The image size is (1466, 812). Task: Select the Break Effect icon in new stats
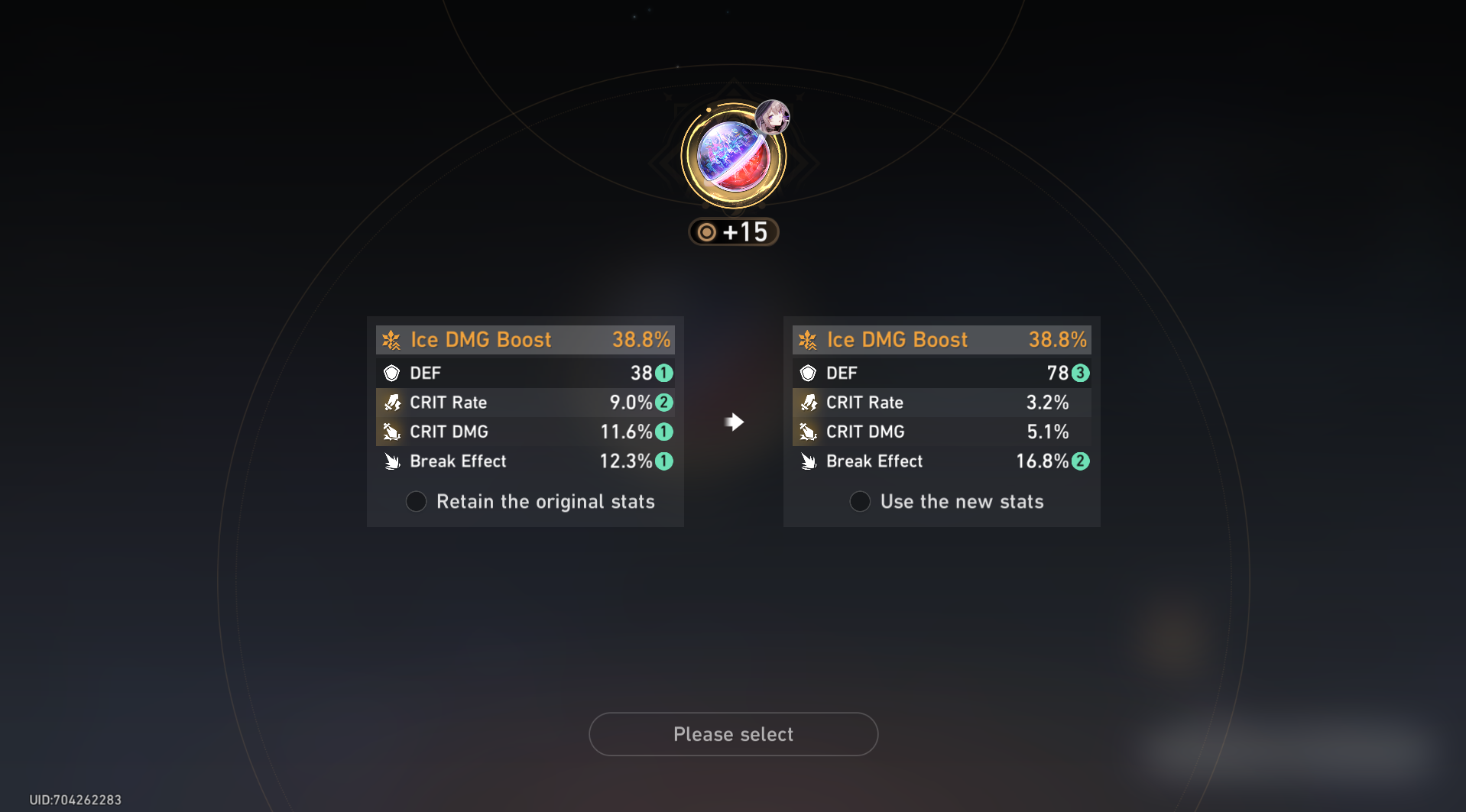[809, 461]
